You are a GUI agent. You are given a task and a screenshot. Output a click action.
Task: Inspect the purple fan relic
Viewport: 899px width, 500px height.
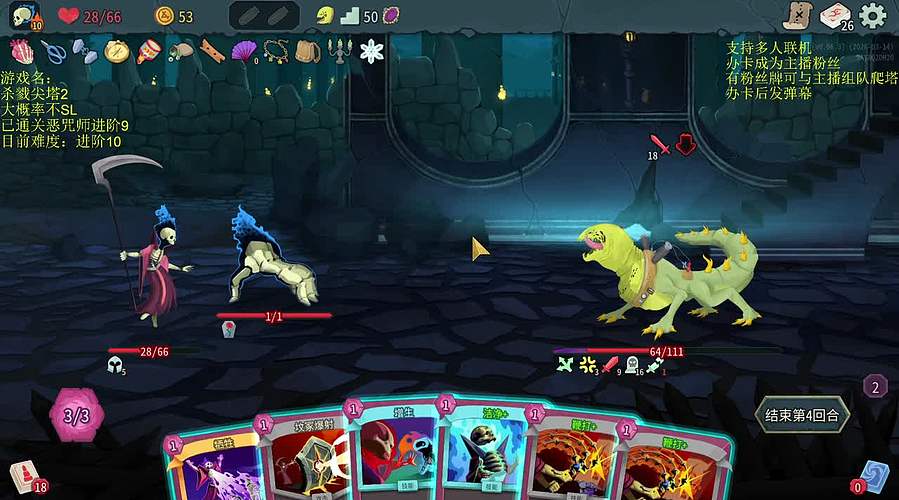[243, 50]
